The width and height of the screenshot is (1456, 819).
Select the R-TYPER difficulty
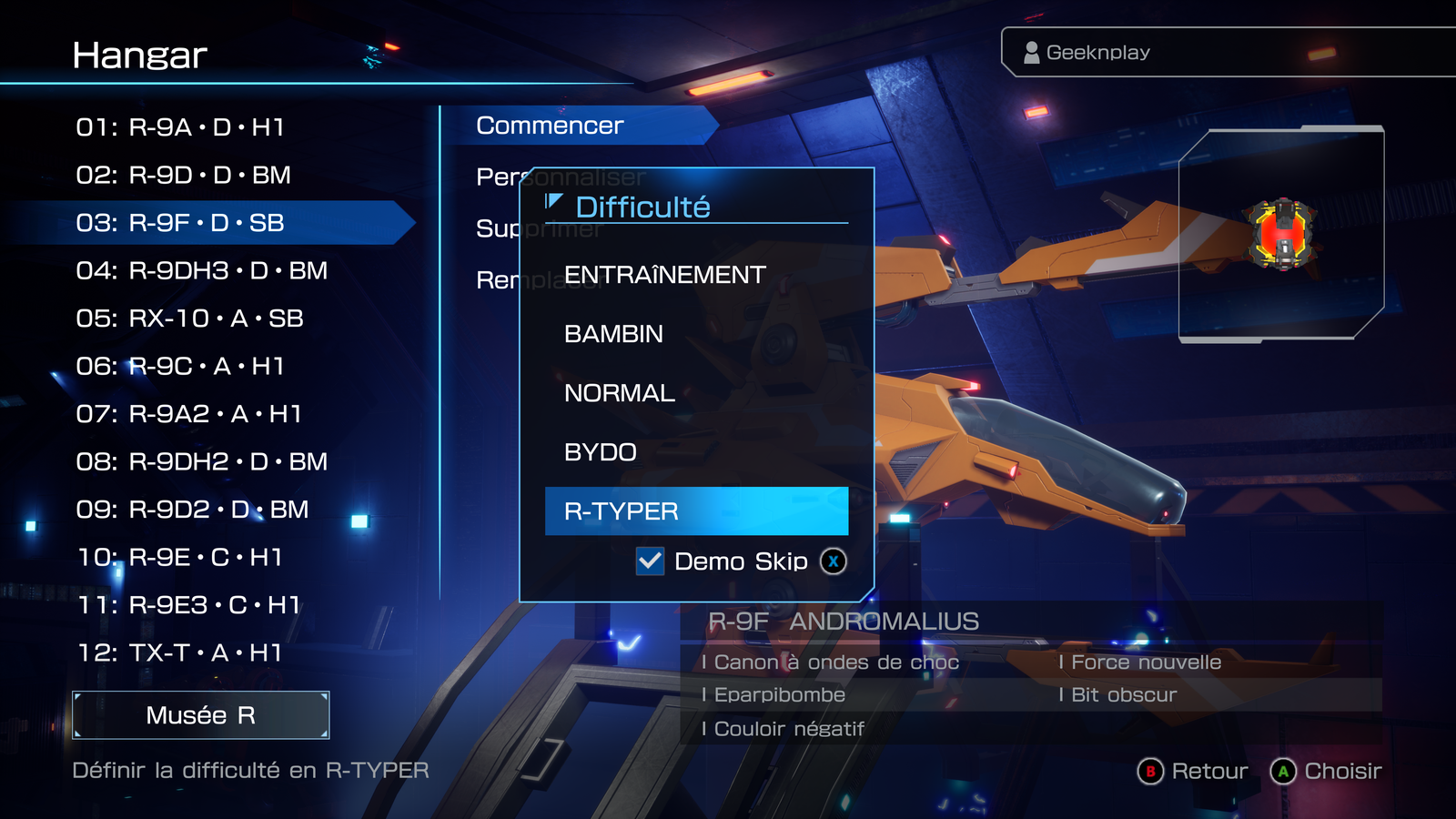(x=696, y=511)
